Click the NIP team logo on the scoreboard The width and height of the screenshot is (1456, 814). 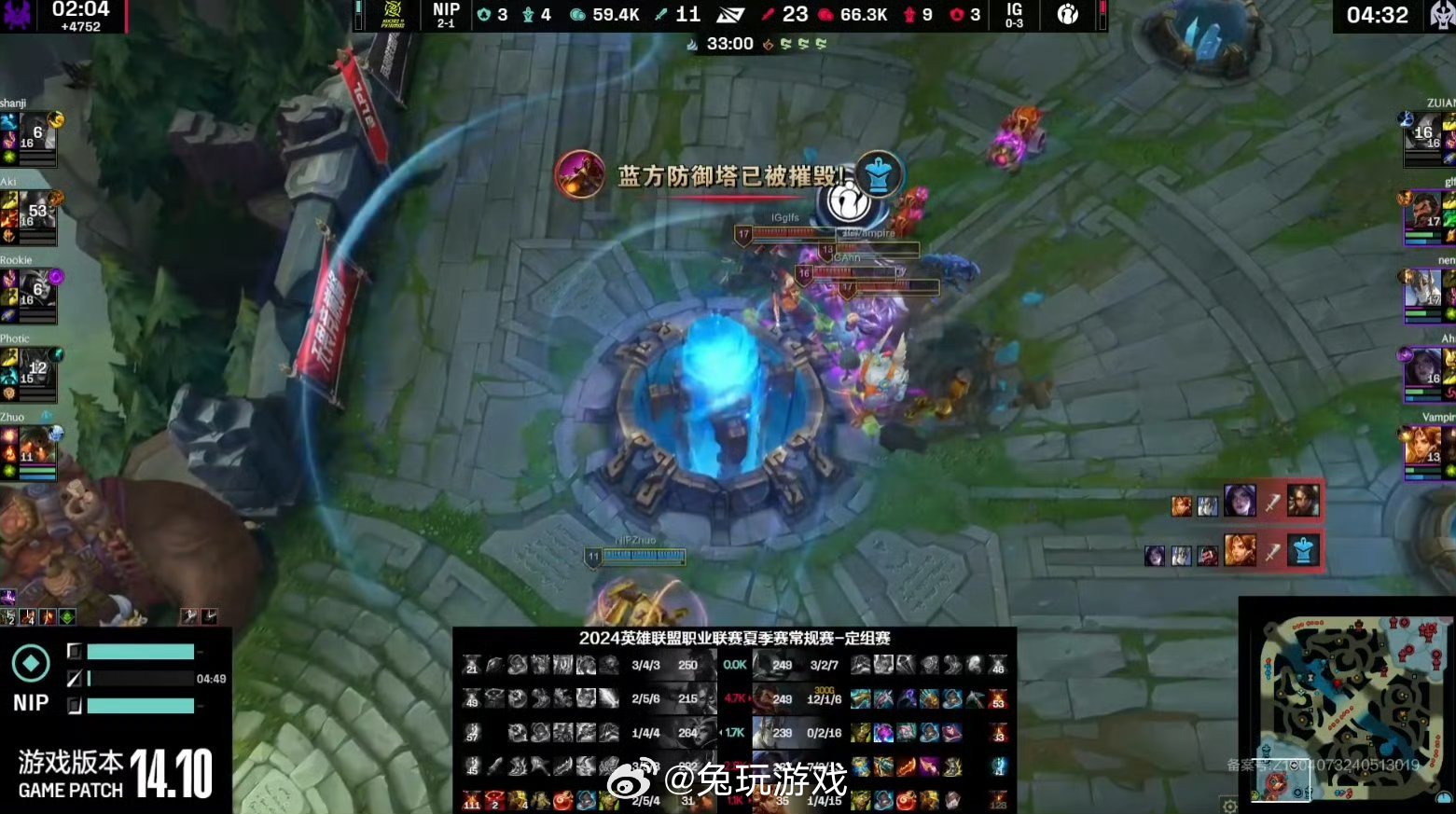[x=392, y=14]
